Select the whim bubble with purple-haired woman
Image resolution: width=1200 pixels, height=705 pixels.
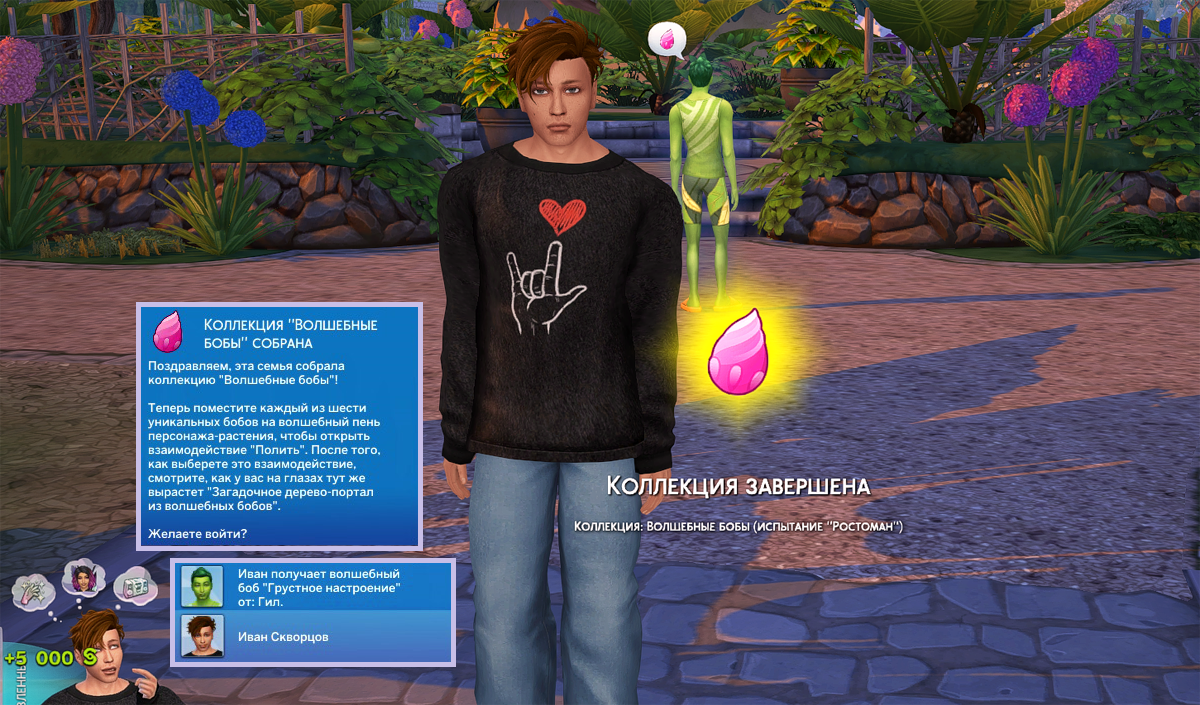(x=80, y=577)
